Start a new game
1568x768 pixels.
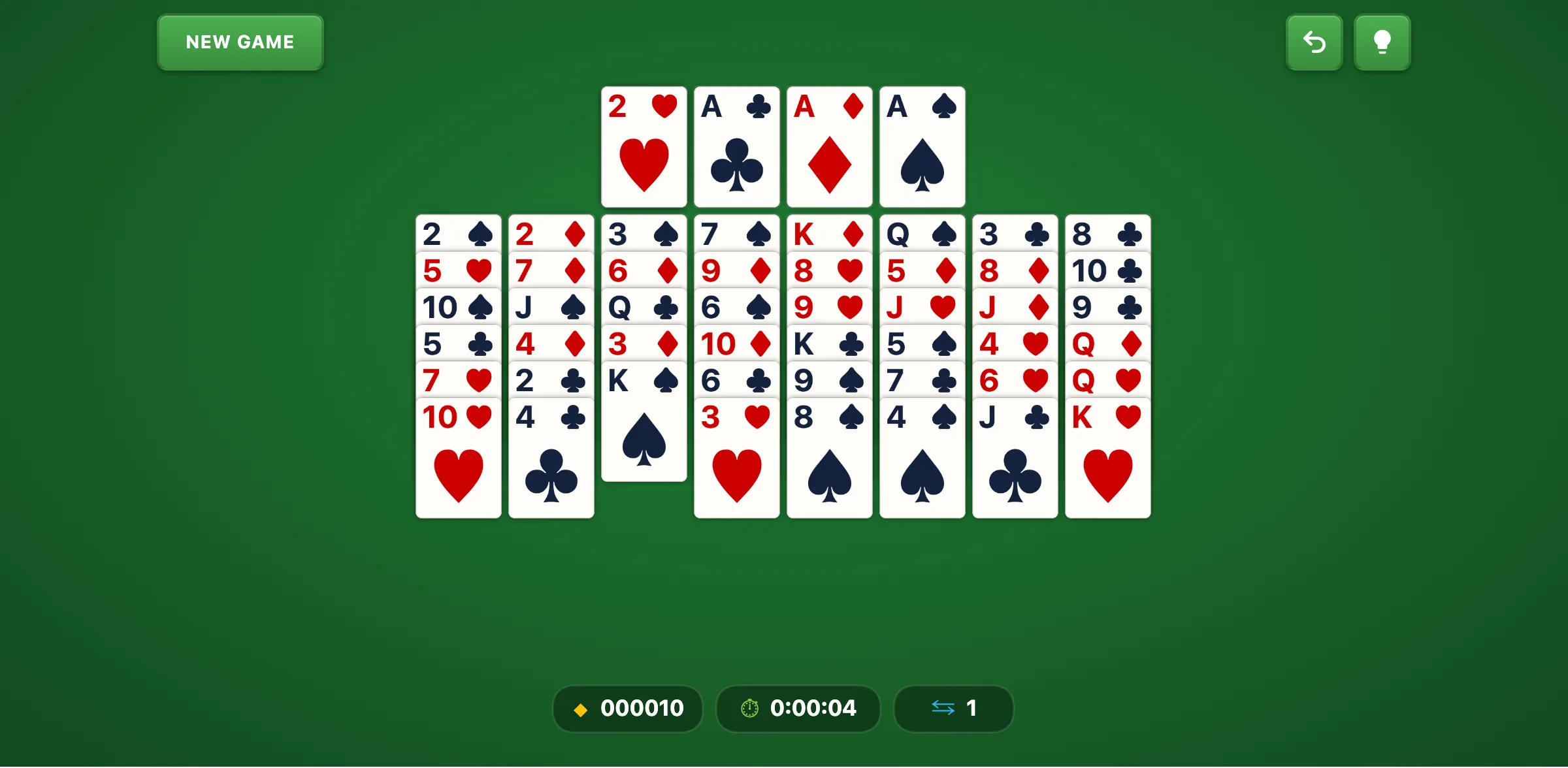[240, 42]
